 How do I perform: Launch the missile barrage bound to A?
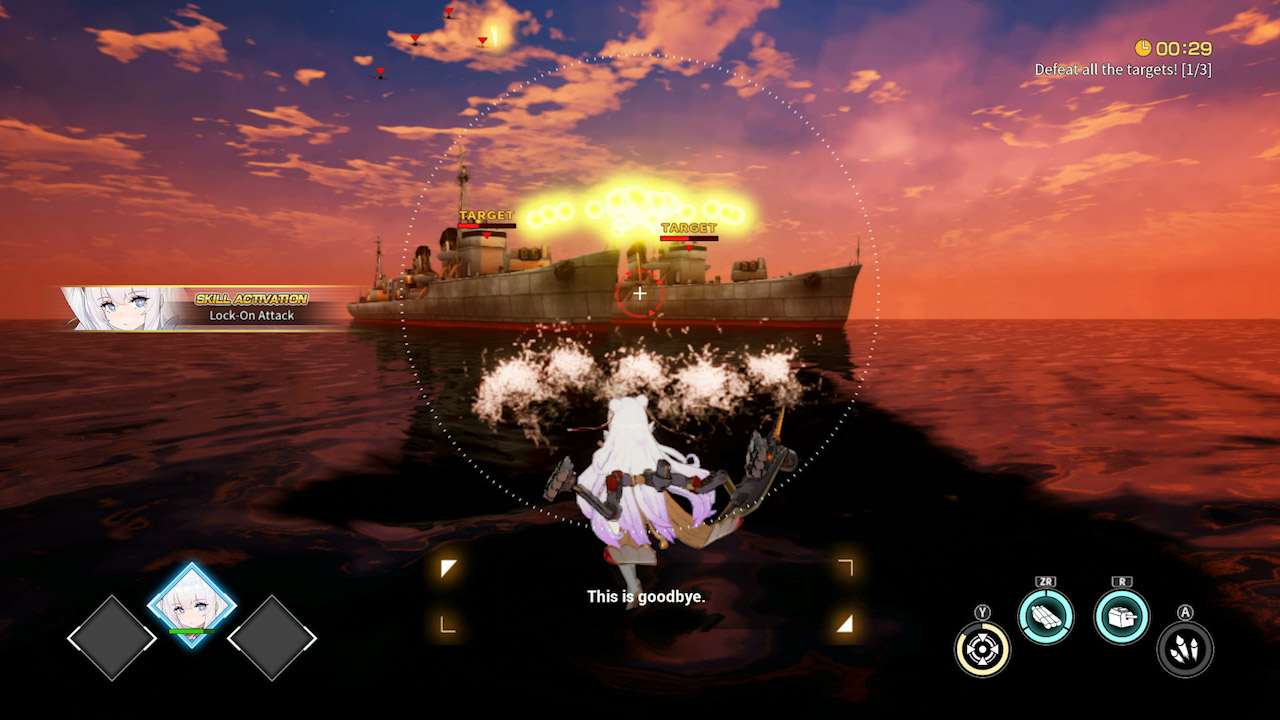[x=1184, y=647]
